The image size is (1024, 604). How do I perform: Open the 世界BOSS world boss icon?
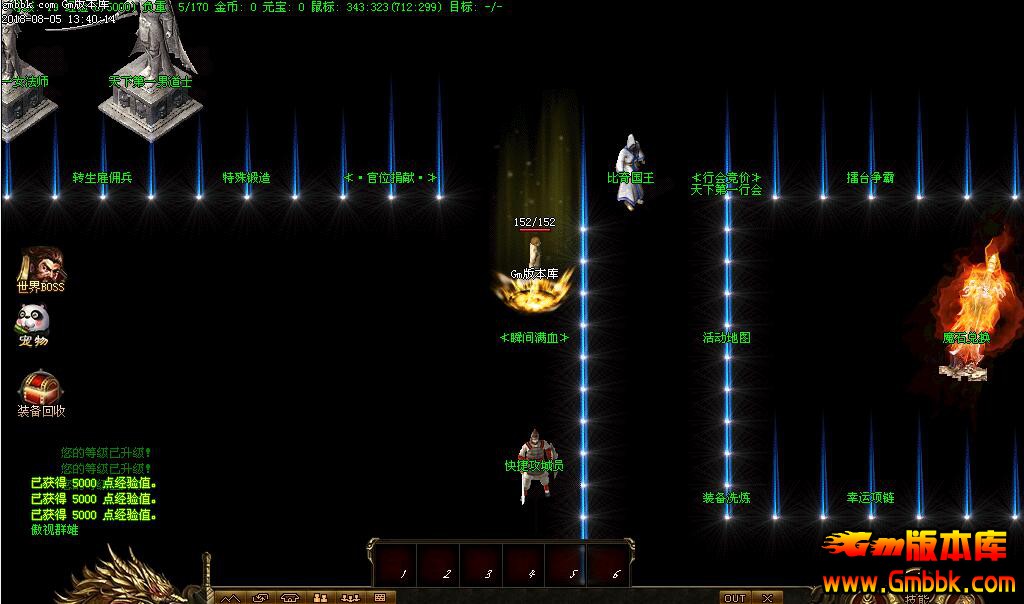[x=40, y=268]
